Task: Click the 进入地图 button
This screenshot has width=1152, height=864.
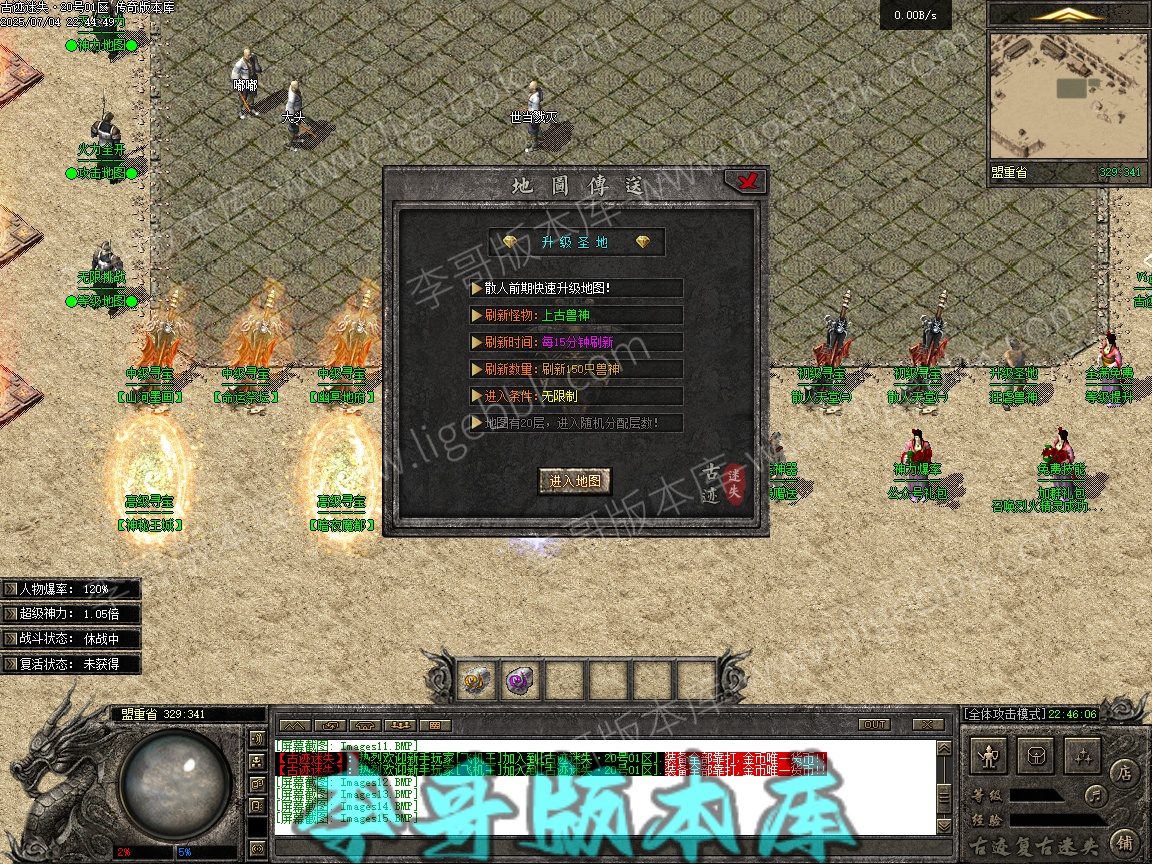Action: (x=575, y=481)
